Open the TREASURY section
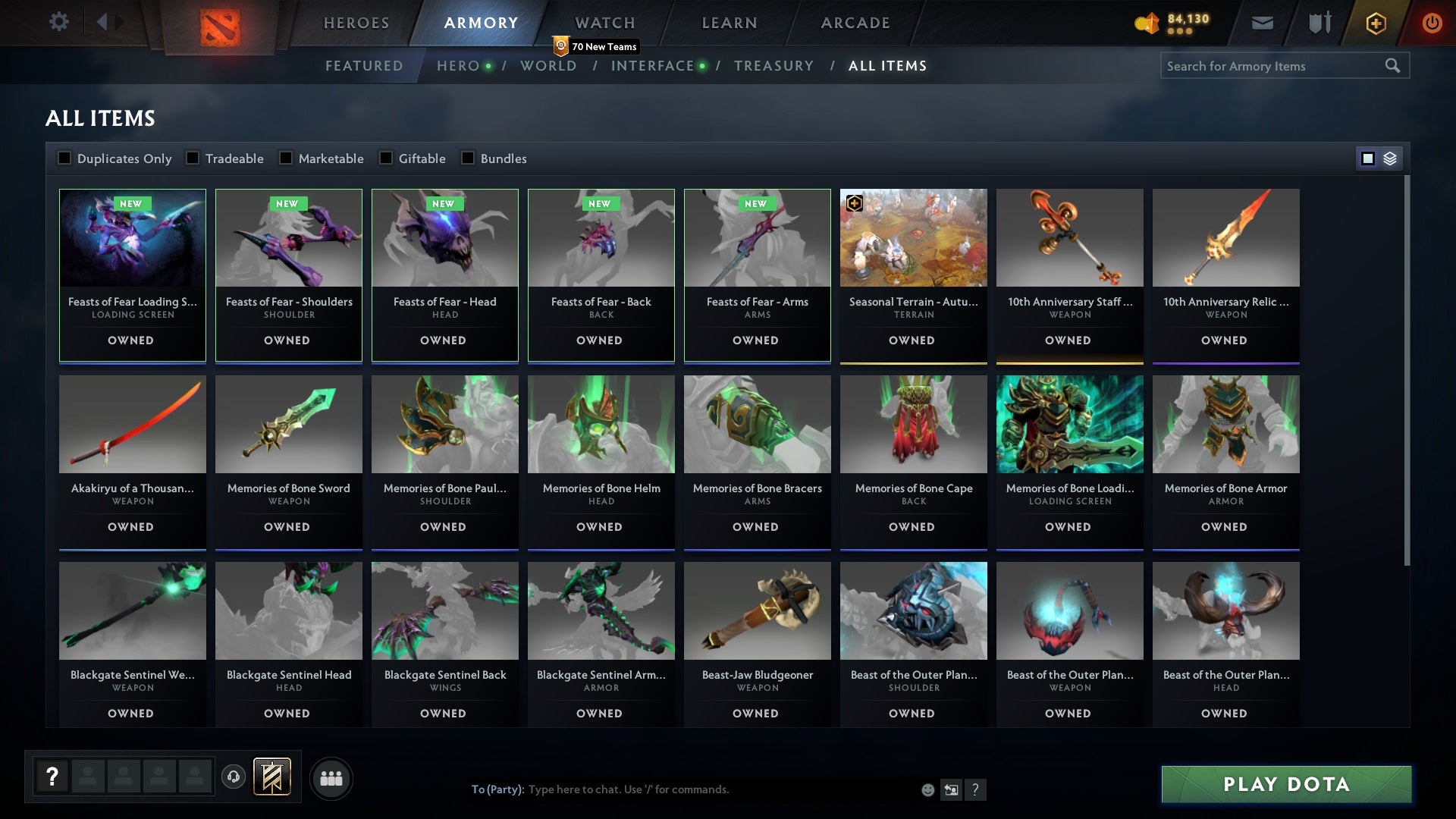Screen dimensions: 1456x819 (774, 66)
